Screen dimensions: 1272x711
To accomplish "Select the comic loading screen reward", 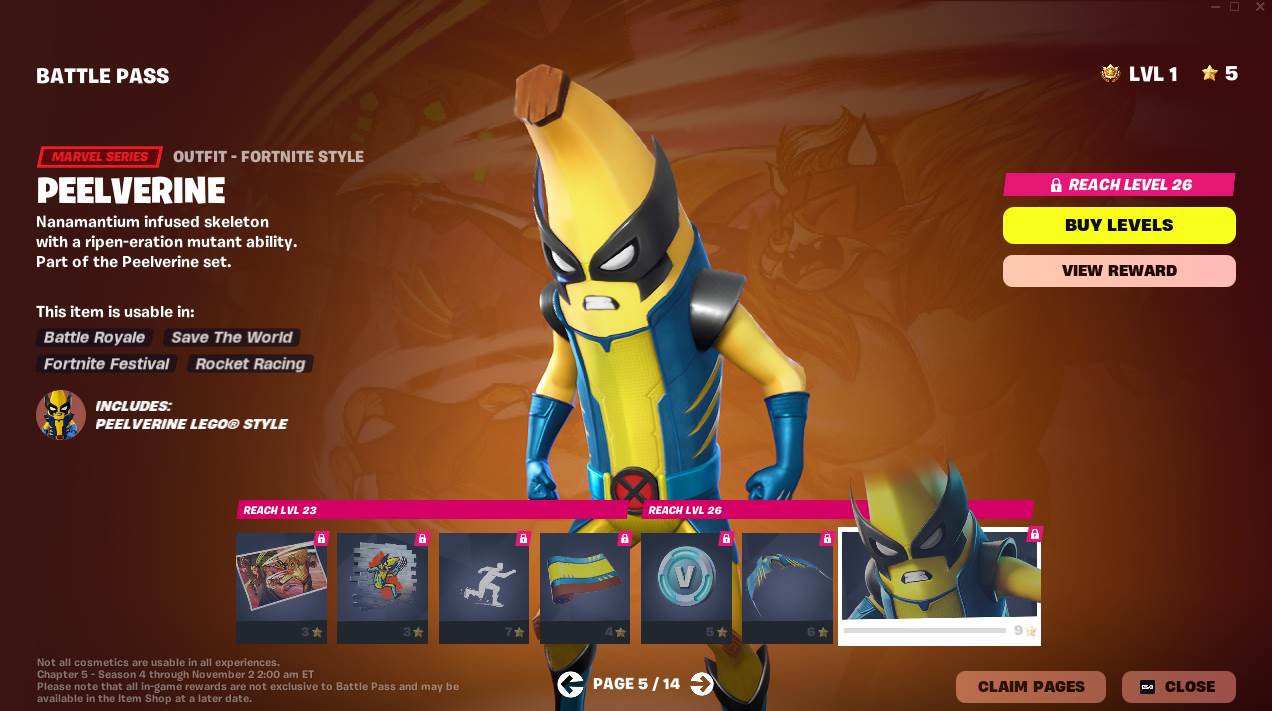I will (281, 582).
